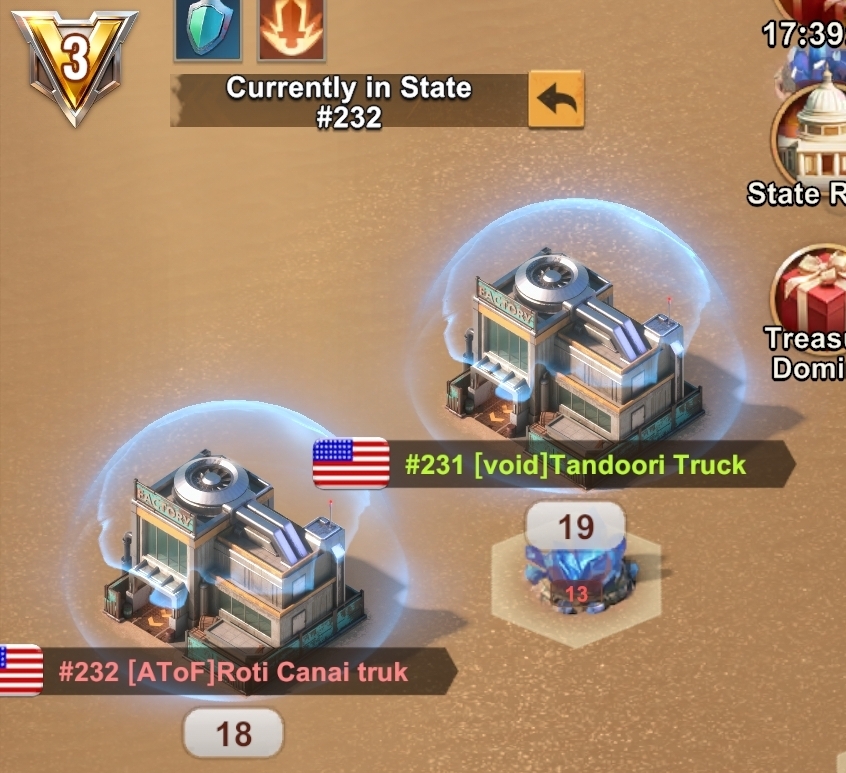Click the yellow return arrow button
Image resolution: width=846 pixels, height=773 pixels.
click(555, 98)
